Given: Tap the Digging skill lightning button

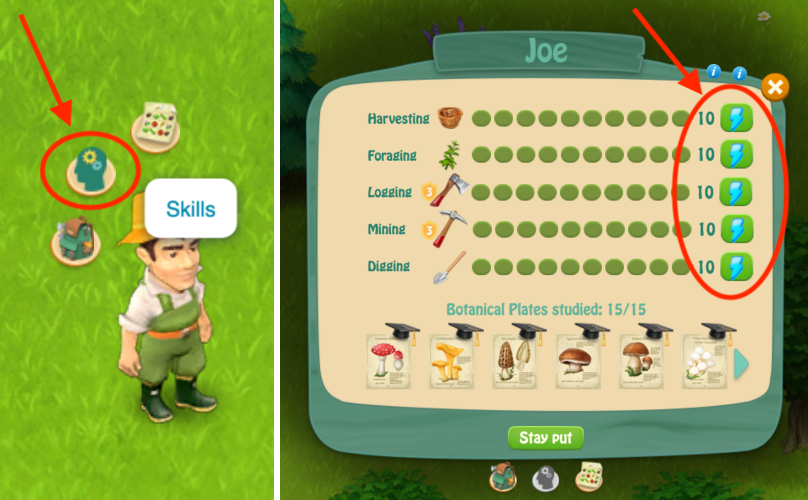Looking at the screenshot, I should coord(736,266).
